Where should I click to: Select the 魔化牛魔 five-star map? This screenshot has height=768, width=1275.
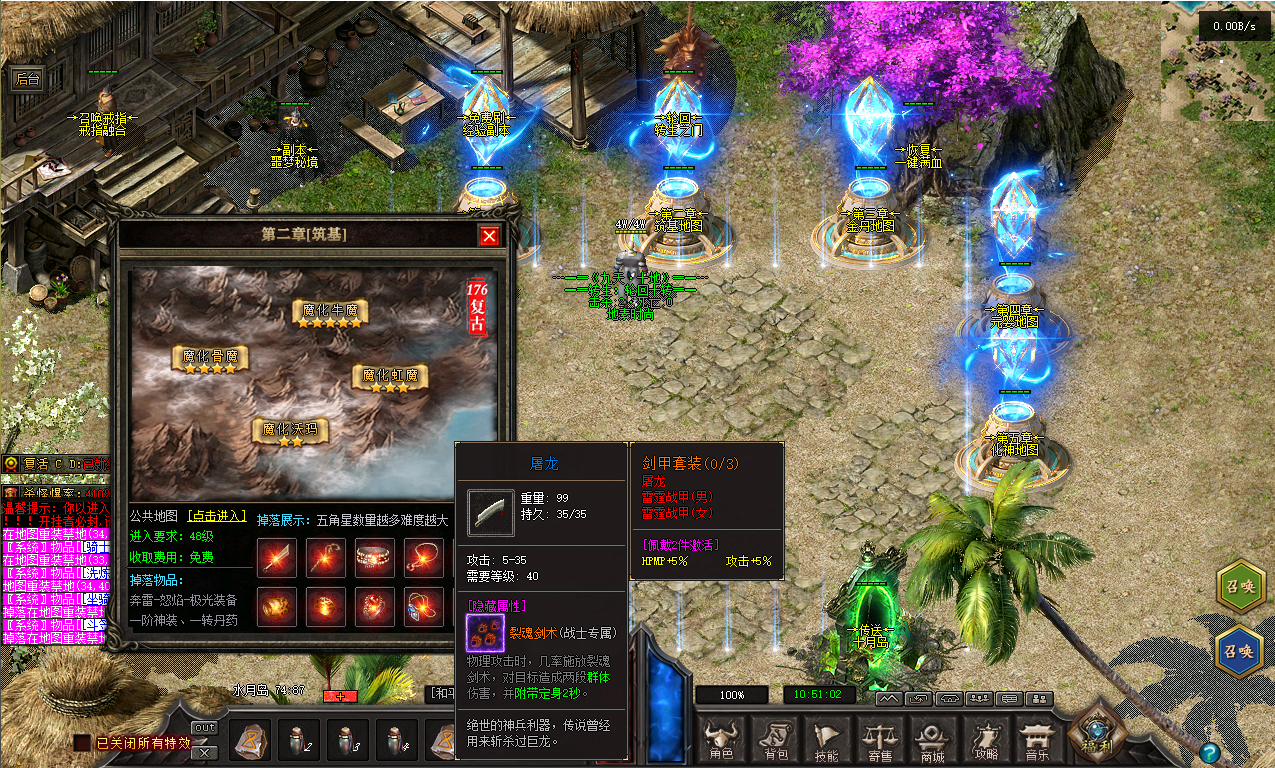(x=330, y=313)
